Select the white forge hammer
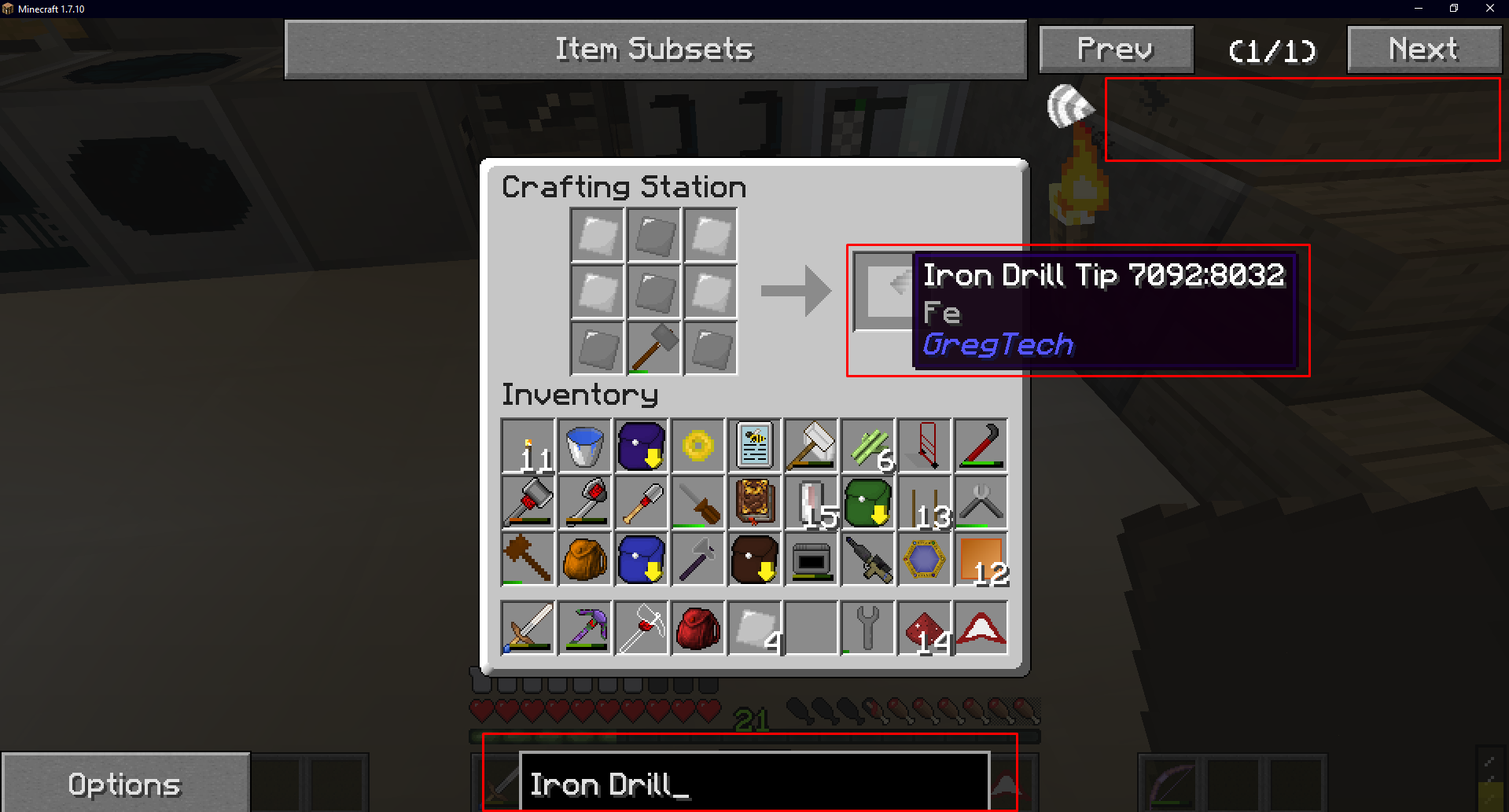Screen dimensions: 1509x812 812,446
